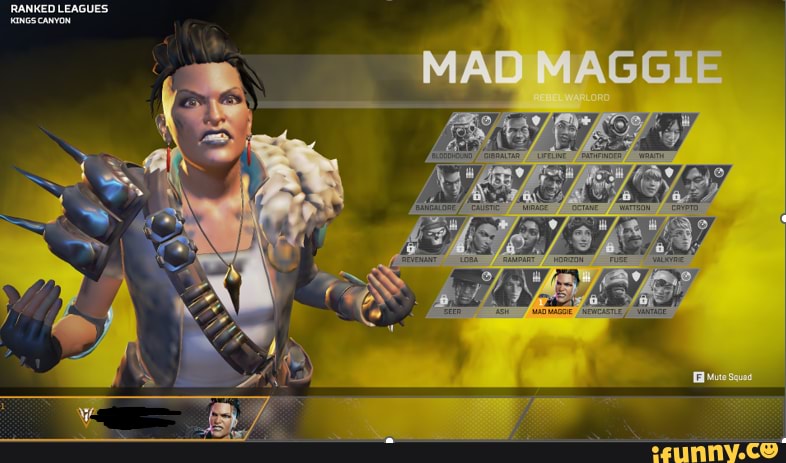This screenshot has height=463, width=786.
Task: Select Bloodhound legend tile
Action: click(463, 135)
